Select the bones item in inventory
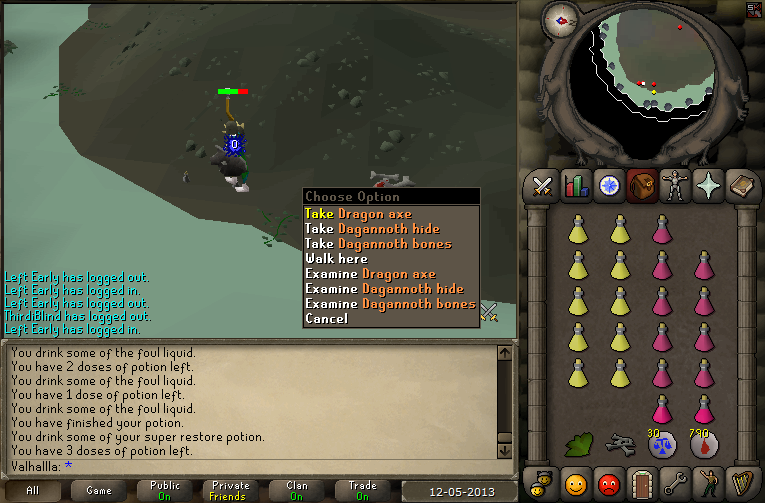 click(619, 443)
